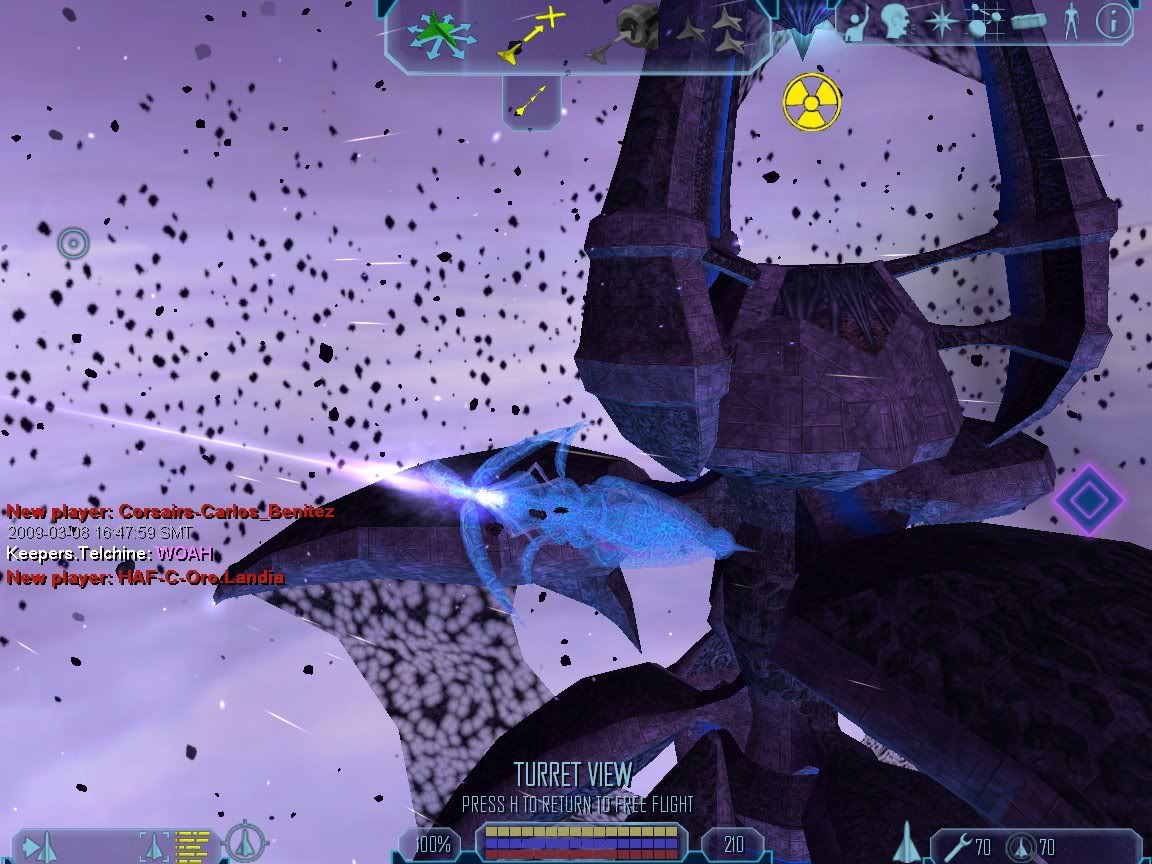Open the talking head chat icon

point(896,22)
